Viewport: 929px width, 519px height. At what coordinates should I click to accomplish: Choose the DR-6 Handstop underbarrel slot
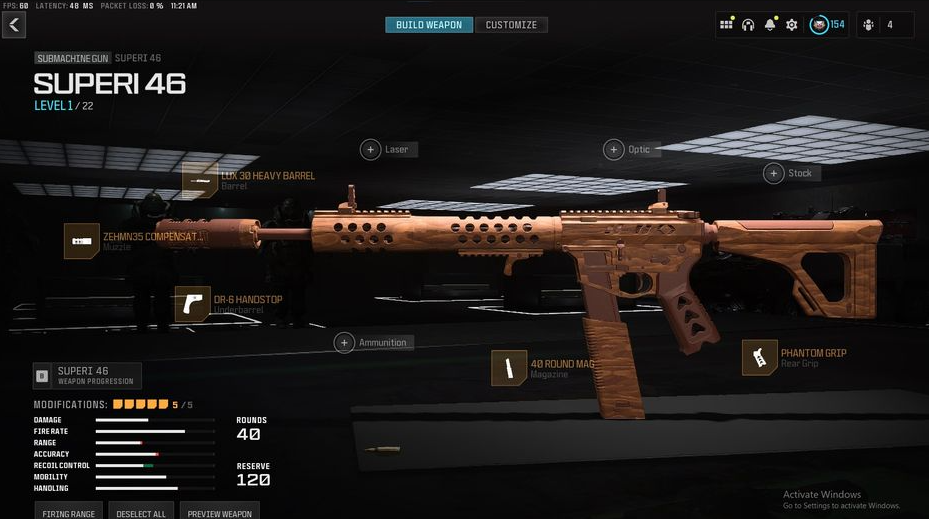click(193, 304)
